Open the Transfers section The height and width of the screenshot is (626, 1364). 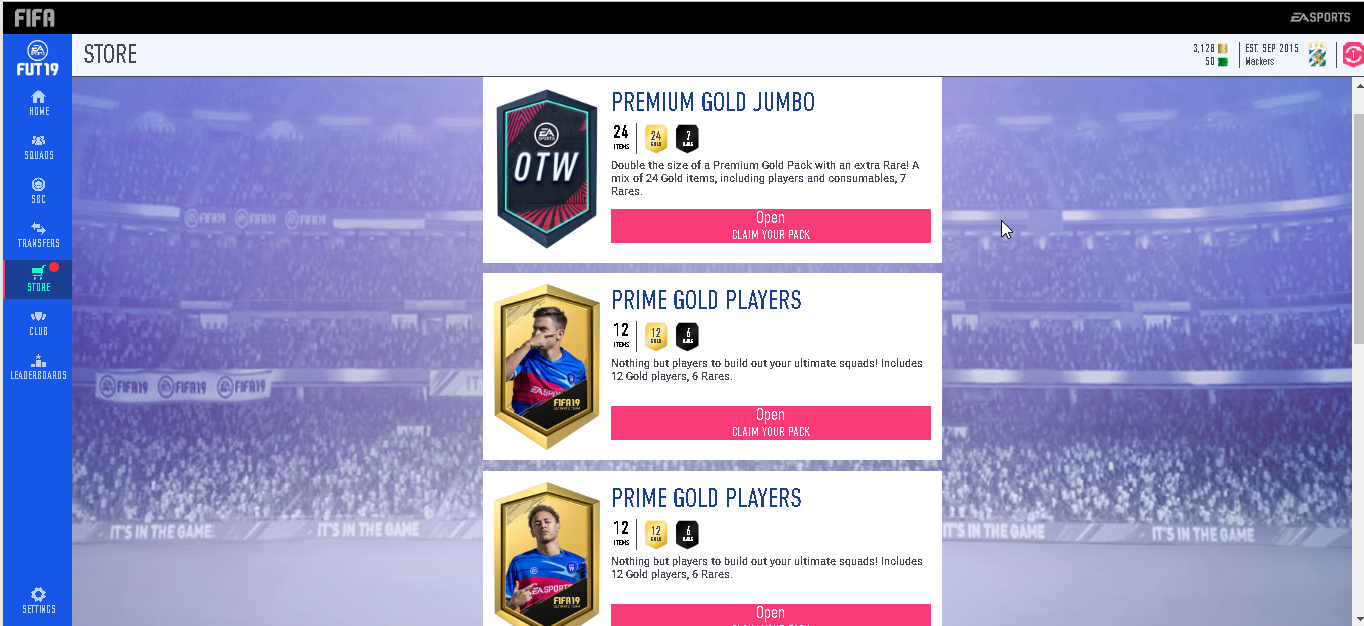coord(38,234)
